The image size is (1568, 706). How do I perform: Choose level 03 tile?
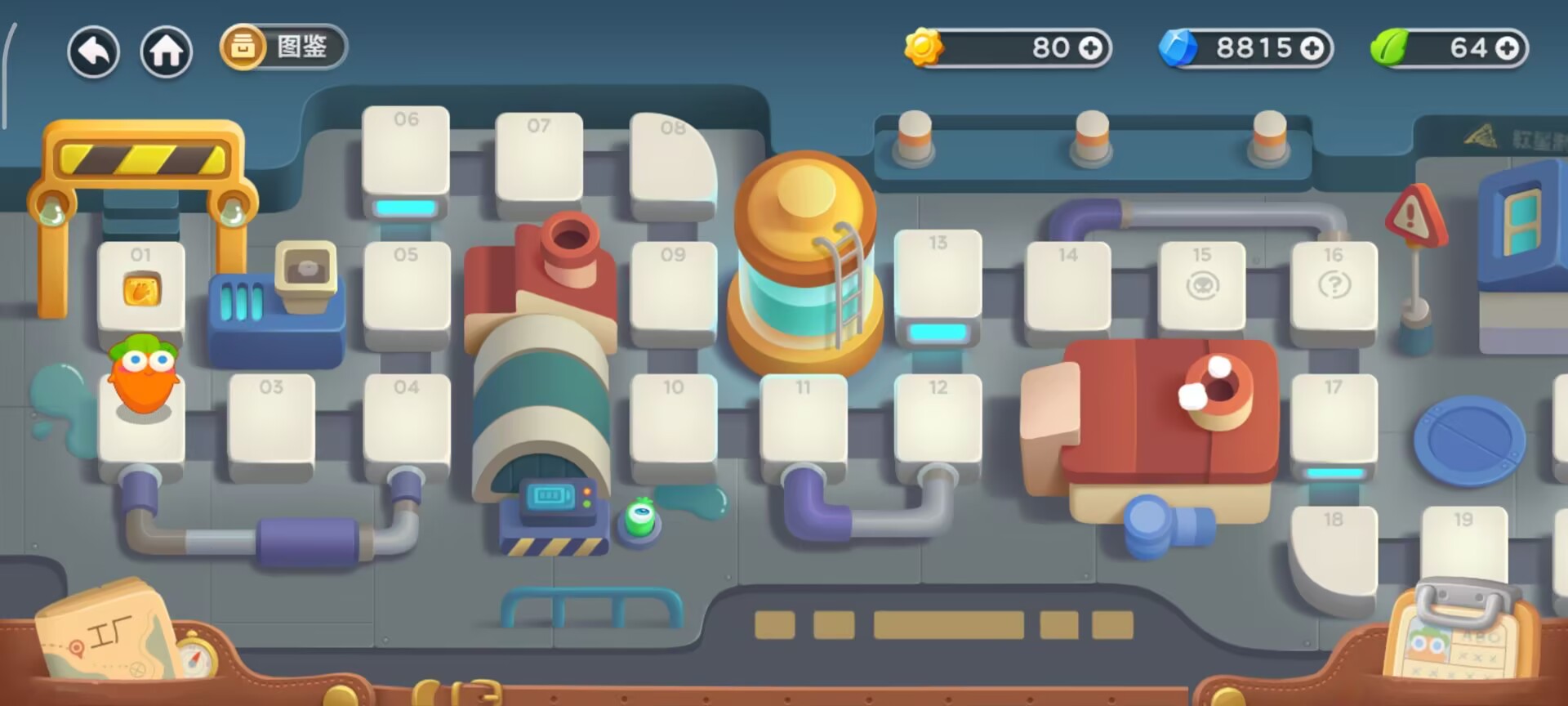coord(272,418)
